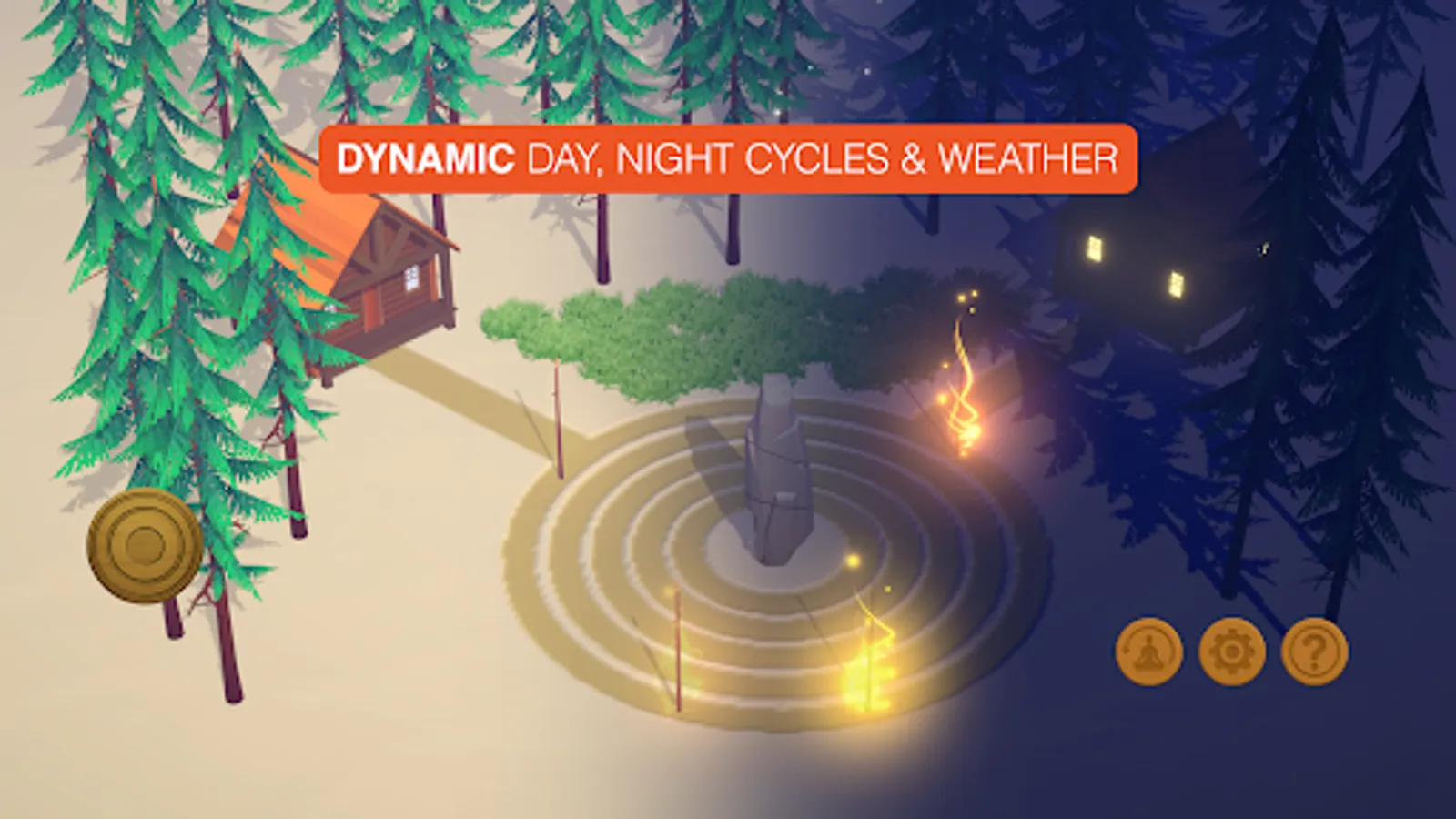Select the night-side shadowed cabin
Image resolution: width=1456 pixels, height=819 pixels.
1137,273
